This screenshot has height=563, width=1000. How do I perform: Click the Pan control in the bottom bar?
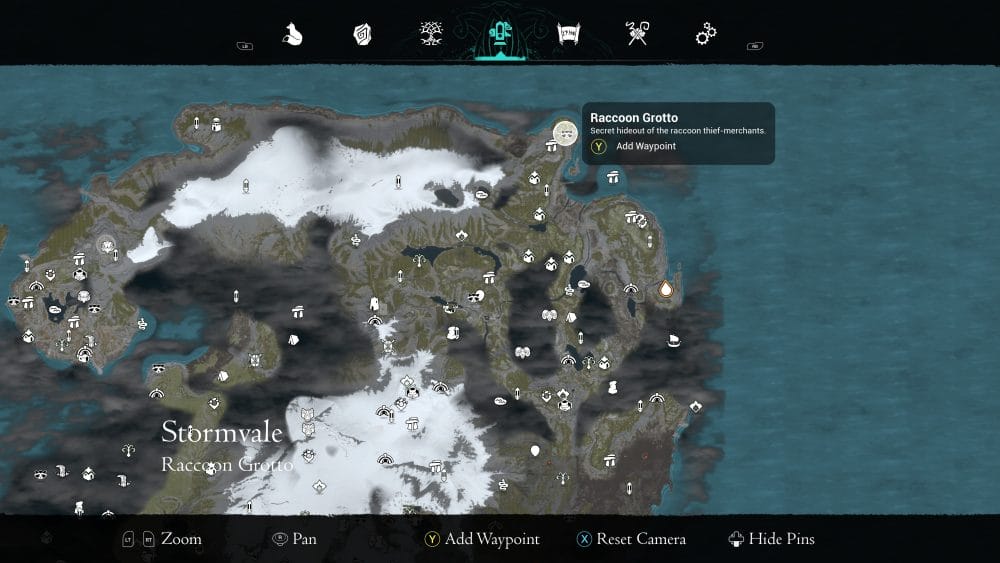click(295, 539)
